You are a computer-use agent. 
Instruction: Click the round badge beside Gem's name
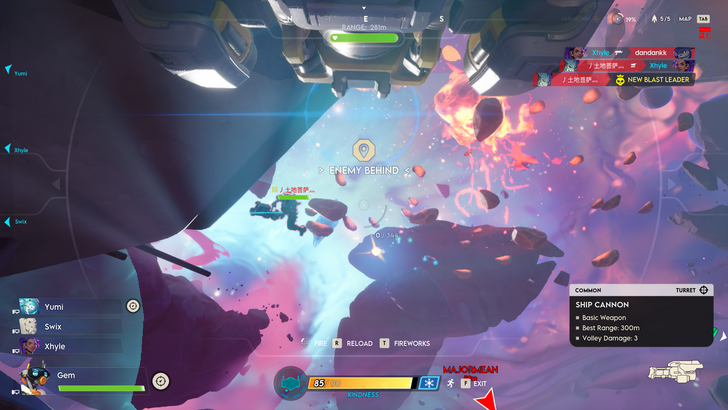[x=160, y=380]
